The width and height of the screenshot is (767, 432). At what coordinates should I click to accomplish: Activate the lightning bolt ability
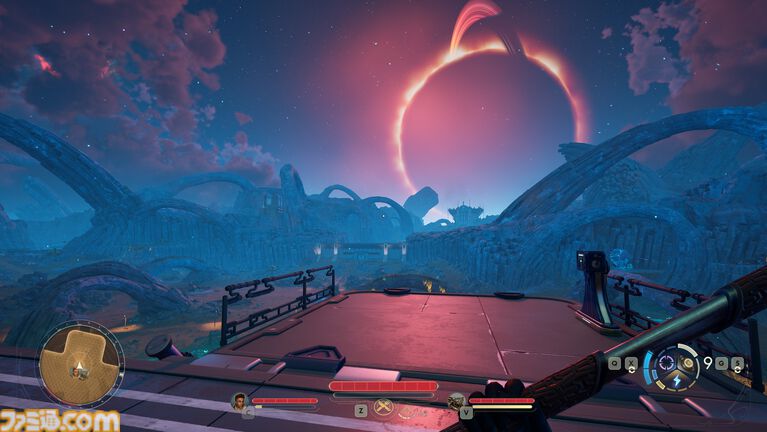coord(675,381)
